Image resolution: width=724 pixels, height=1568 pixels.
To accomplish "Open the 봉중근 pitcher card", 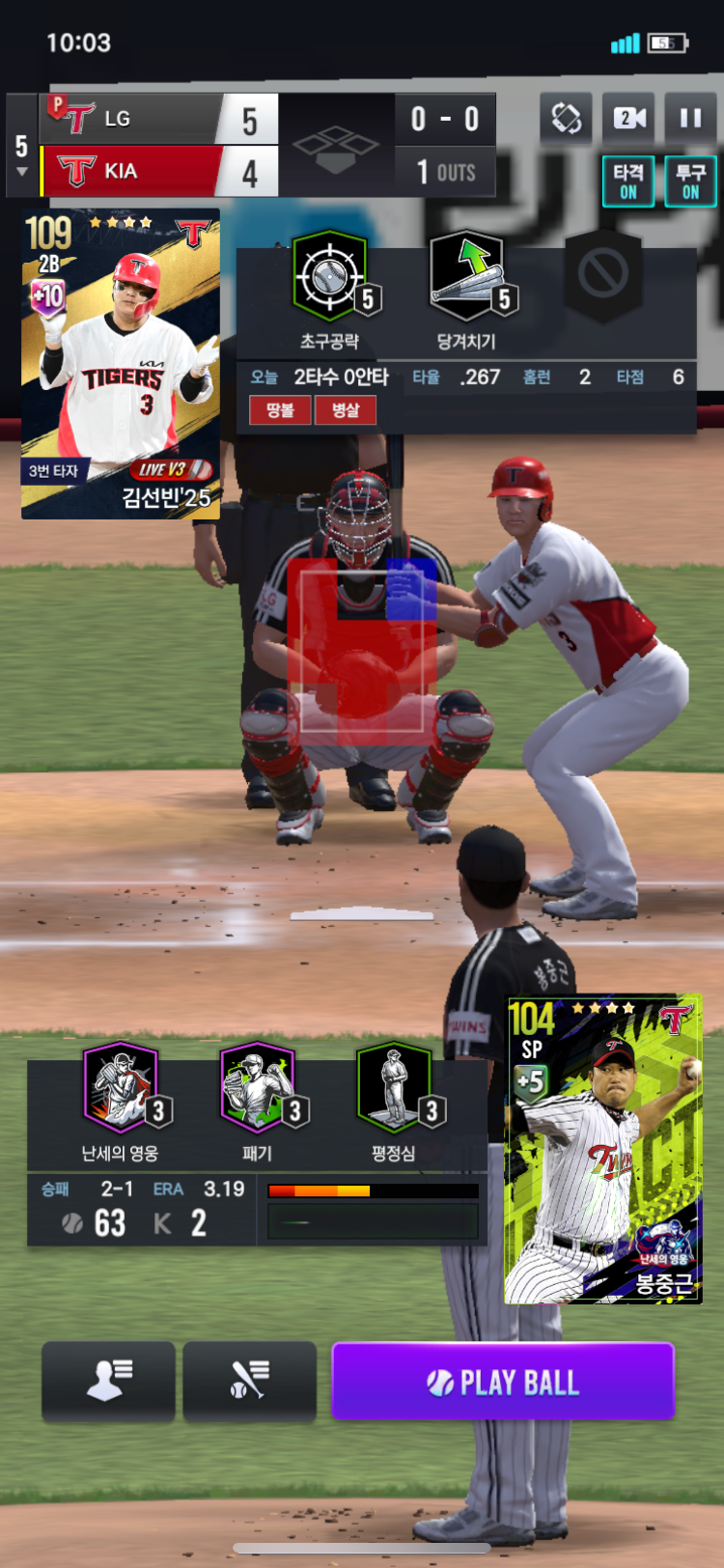I will [x=602, y=1150].
